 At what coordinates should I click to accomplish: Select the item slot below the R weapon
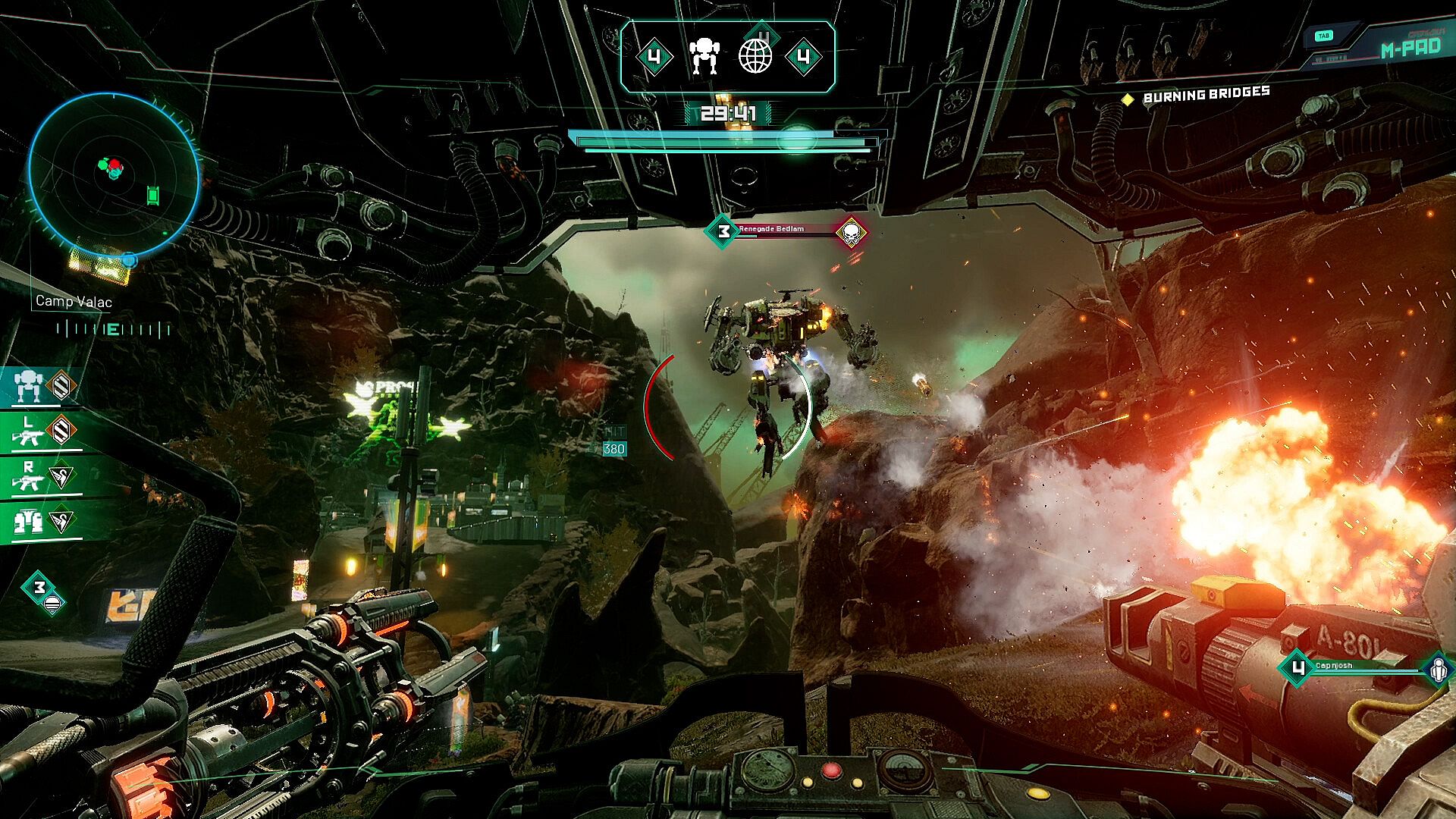coord(45,522)
